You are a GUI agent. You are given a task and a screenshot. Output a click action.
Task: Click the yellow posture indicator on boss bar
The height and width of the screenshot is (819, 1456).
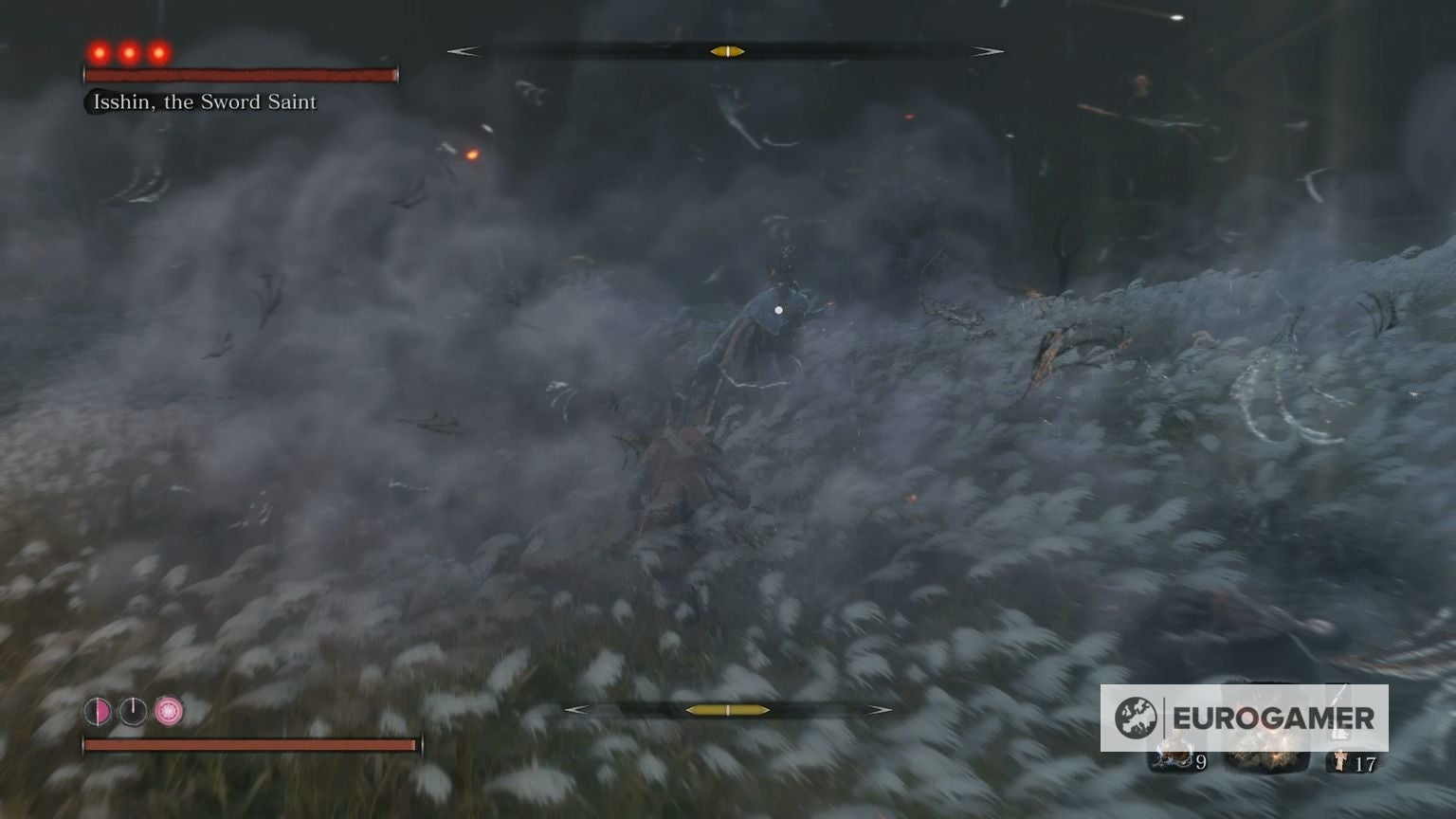(728, 51)
